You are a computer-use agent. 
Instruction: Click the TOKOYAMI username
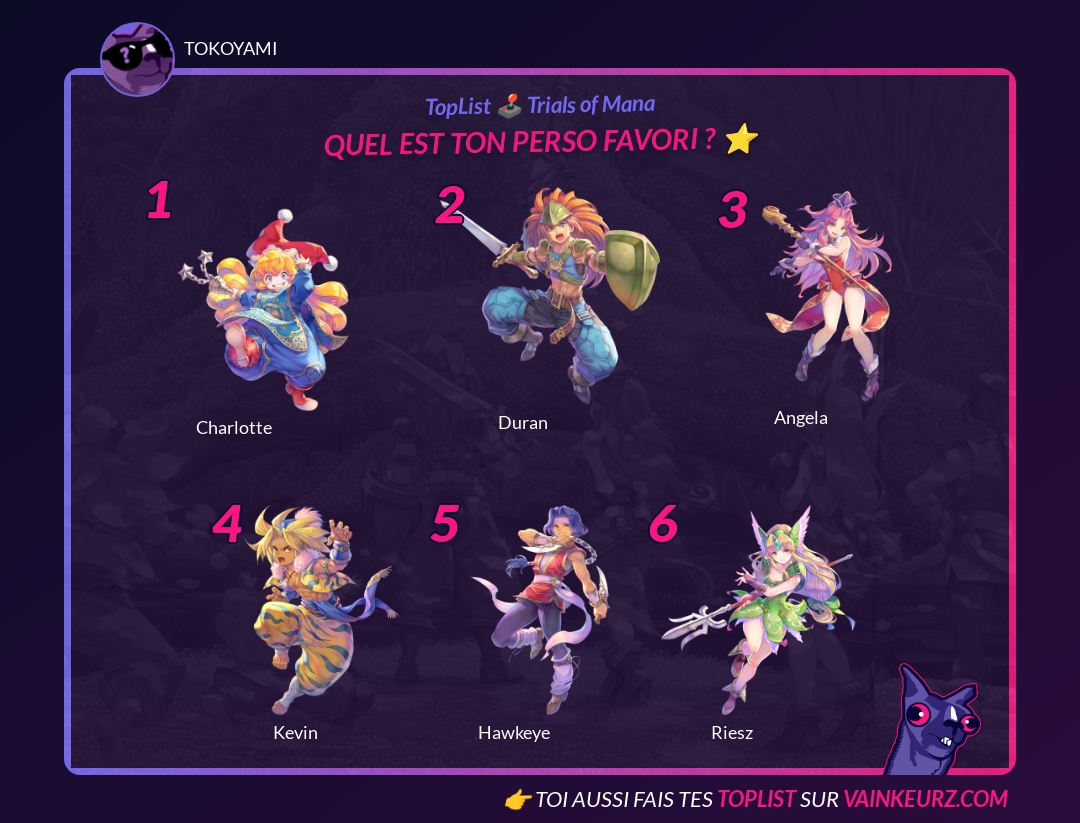(x=230, y=49)
